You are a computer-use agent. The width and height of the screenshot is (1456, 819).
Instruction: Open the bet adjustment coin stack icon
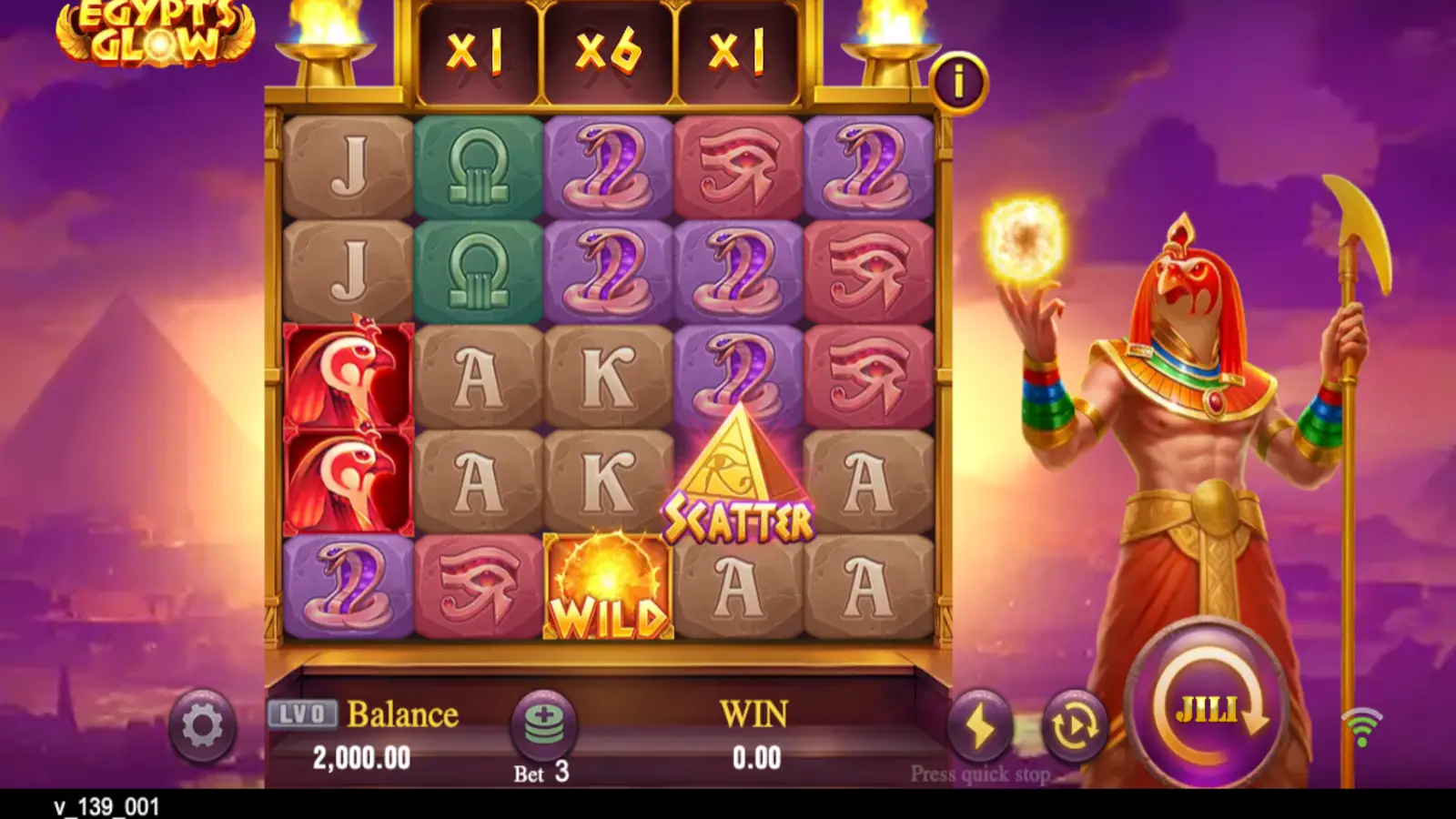click(544, 724)
